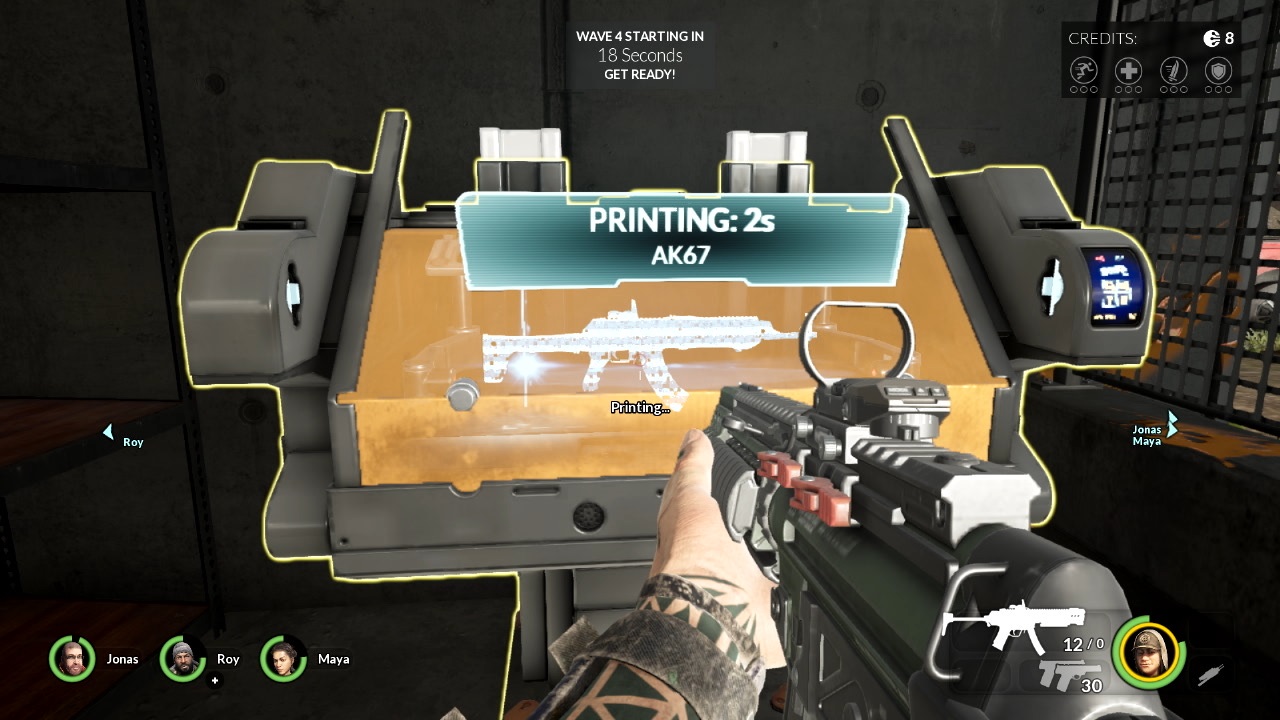Image resolution: width=1280 pixels, height=720 pixels.
Task: Select the WAVE 4 STARTING banner
Action: (x=640, y=36)
